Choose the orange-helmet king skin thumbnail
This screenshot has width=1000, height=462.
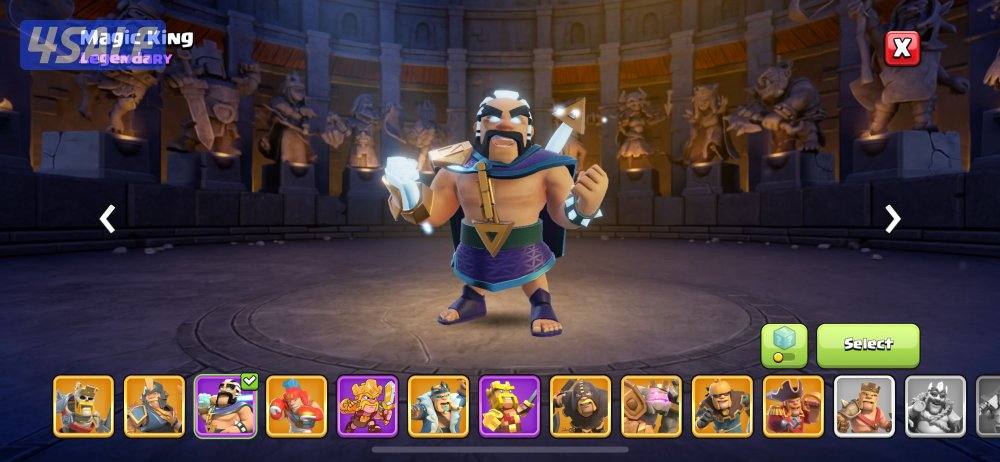click(722, 406)
